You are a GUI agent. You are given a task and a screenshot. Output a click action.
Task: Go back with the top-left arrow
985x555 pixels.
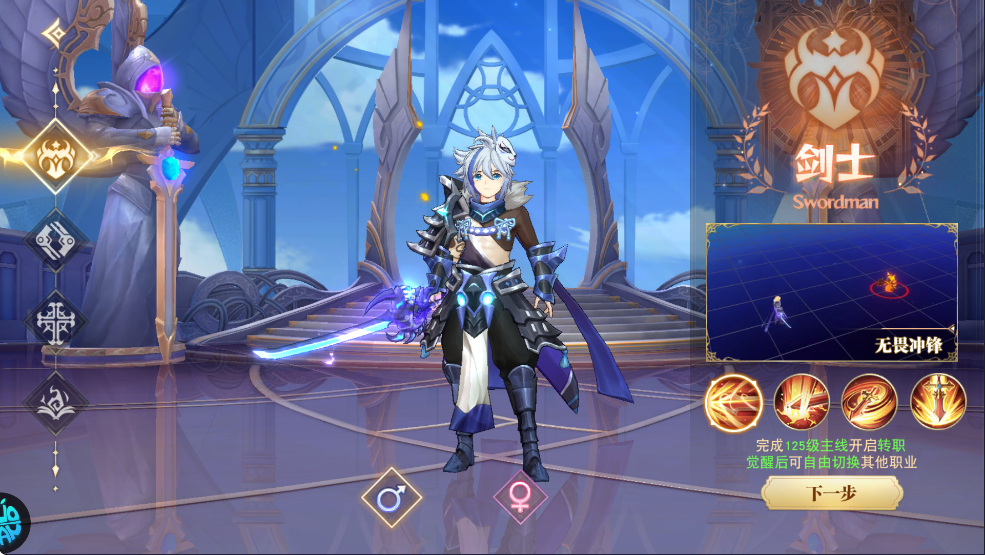click(53, 34)
